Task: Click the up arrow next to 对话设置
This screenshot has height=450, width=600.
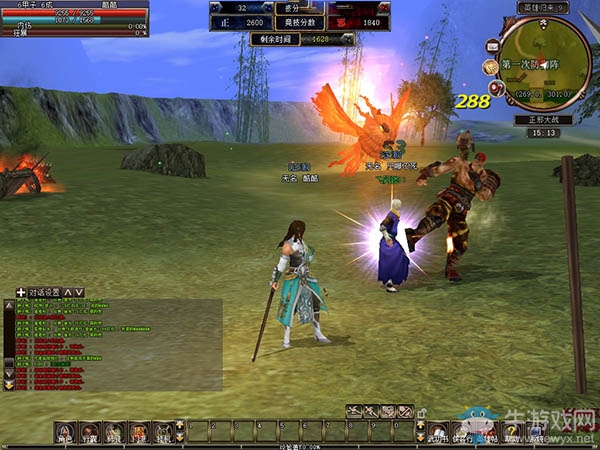Action: coord(68,293)
